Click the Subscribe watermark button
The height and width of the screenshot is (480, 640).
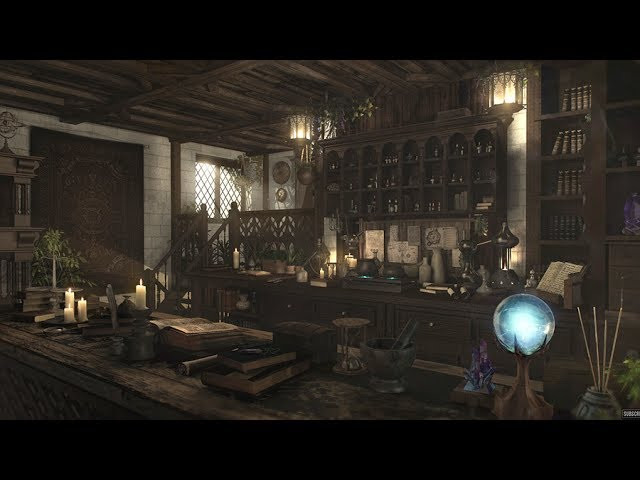click(x=630, y=412)
